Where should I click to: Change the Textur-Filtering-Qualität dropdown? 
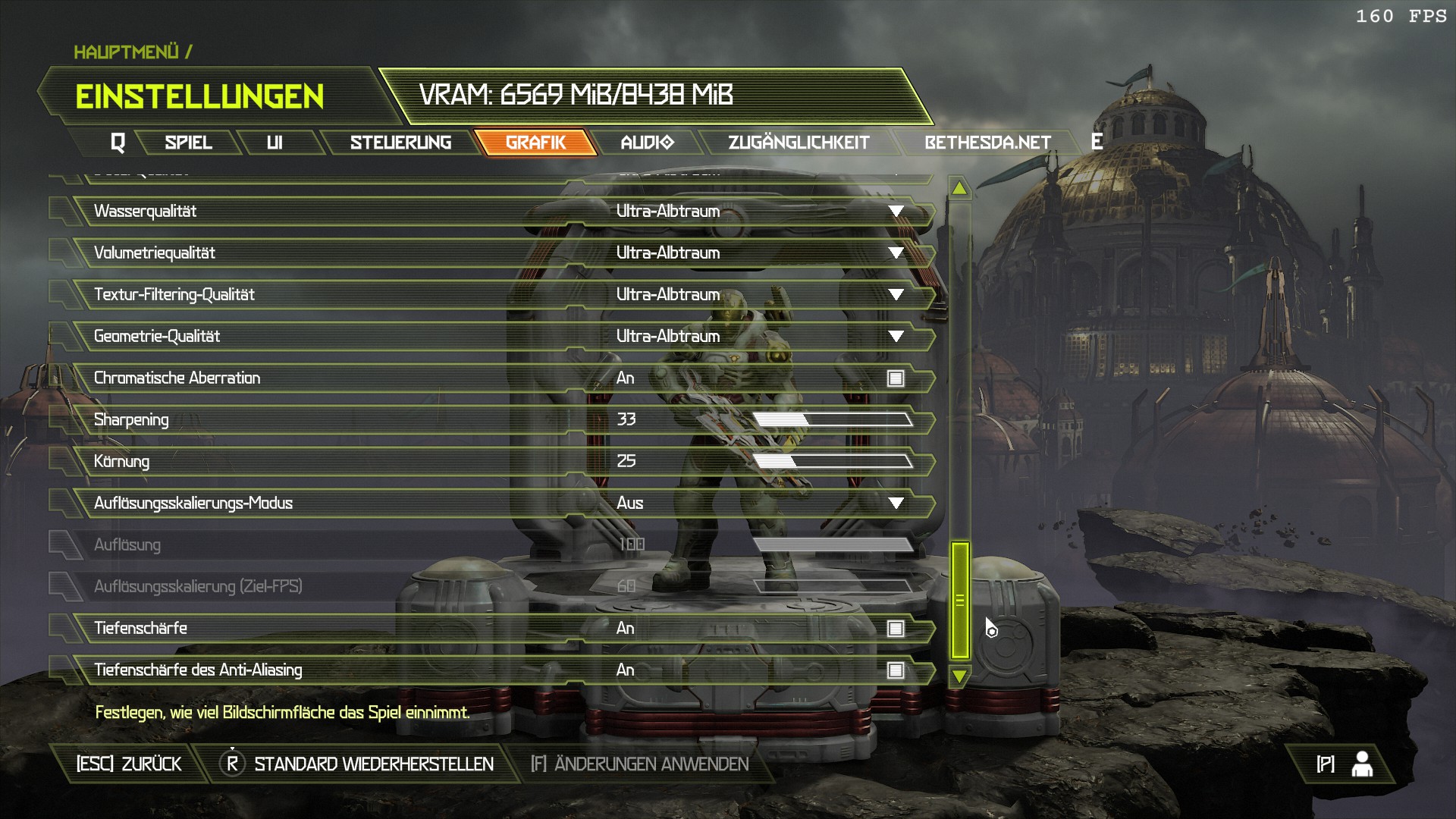click(896, 295)
